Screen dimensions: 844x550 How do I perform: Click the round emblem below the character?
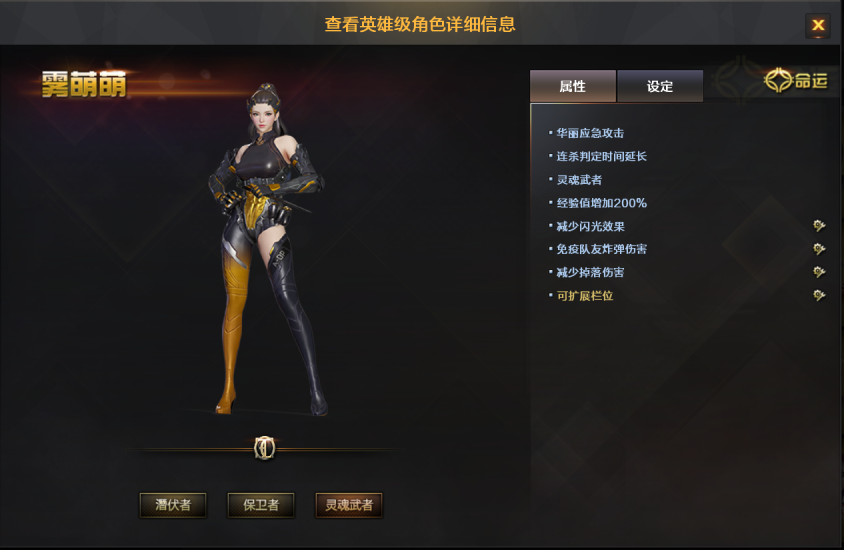(x=265, y=449)
